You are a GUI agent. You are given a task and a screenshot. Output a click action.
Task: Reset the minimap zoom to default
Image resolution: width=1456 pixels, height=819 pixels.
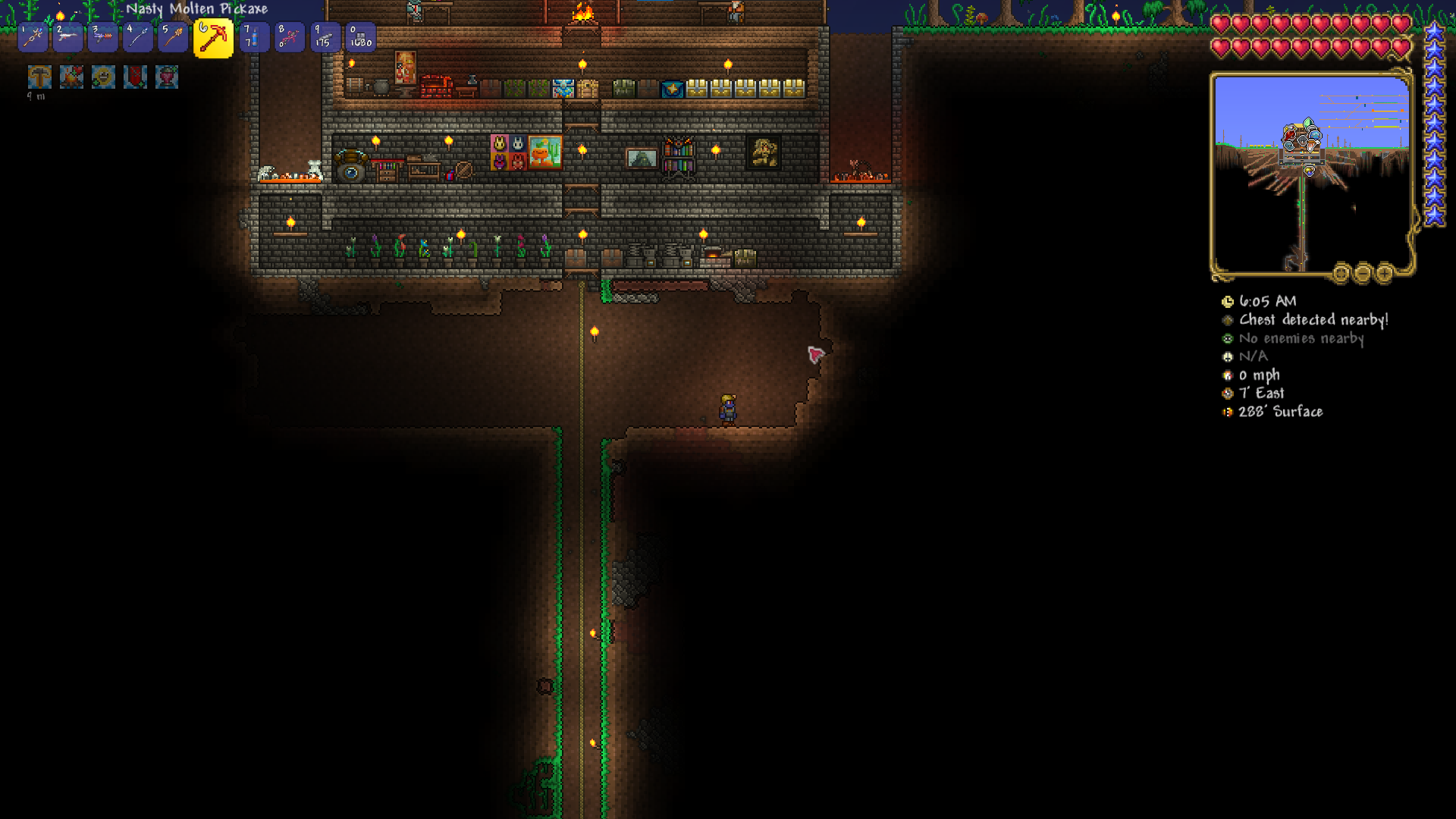click(x=1341, y=272)
